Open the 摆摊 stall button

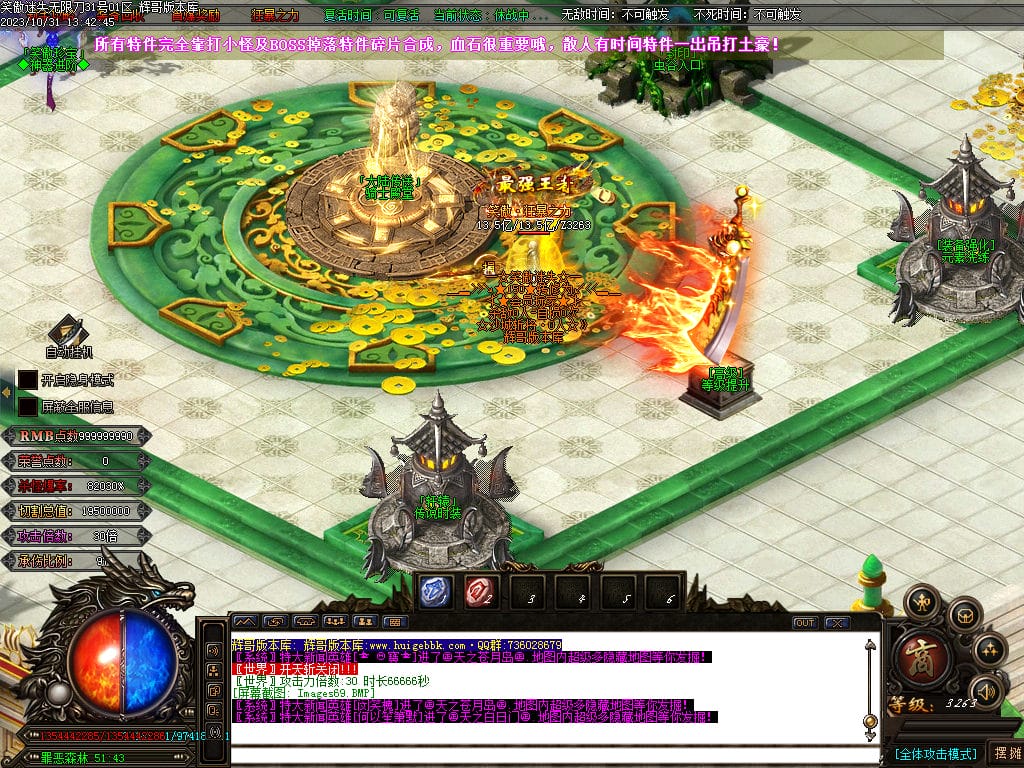coord(1003,752)
